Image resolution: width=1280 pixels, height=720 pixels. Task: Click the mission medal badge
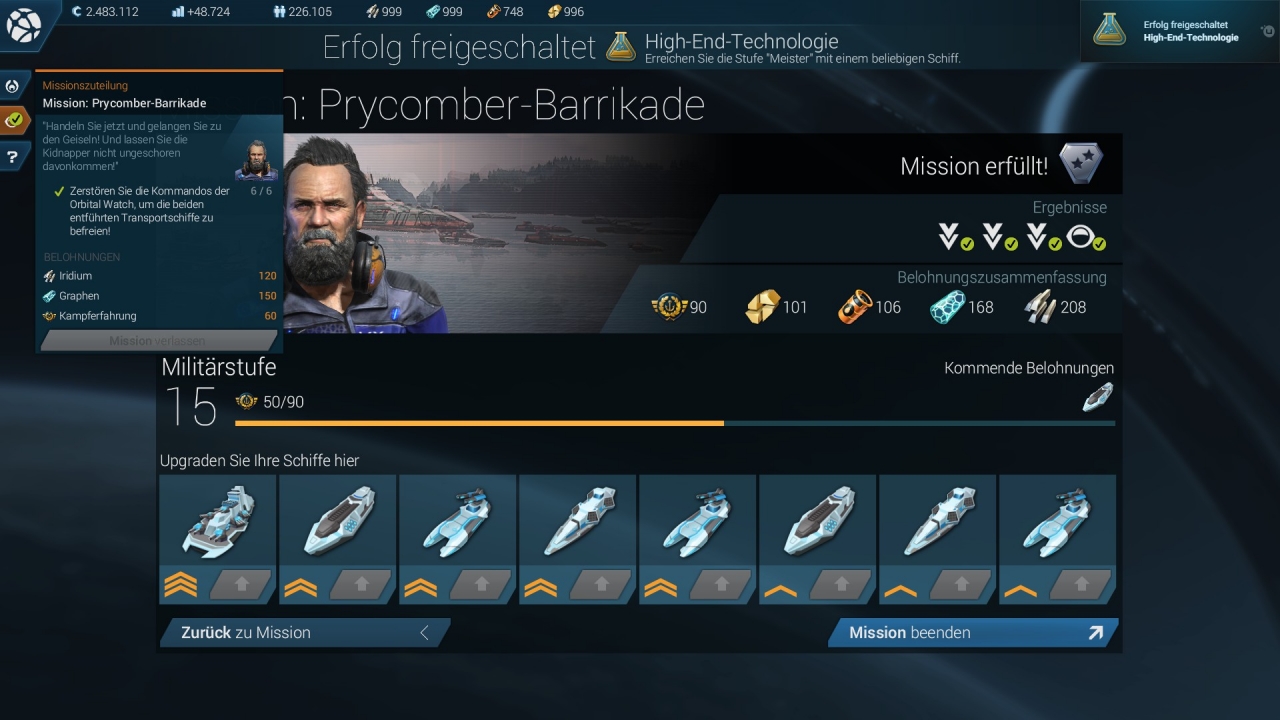click(x=1080, y=163)
